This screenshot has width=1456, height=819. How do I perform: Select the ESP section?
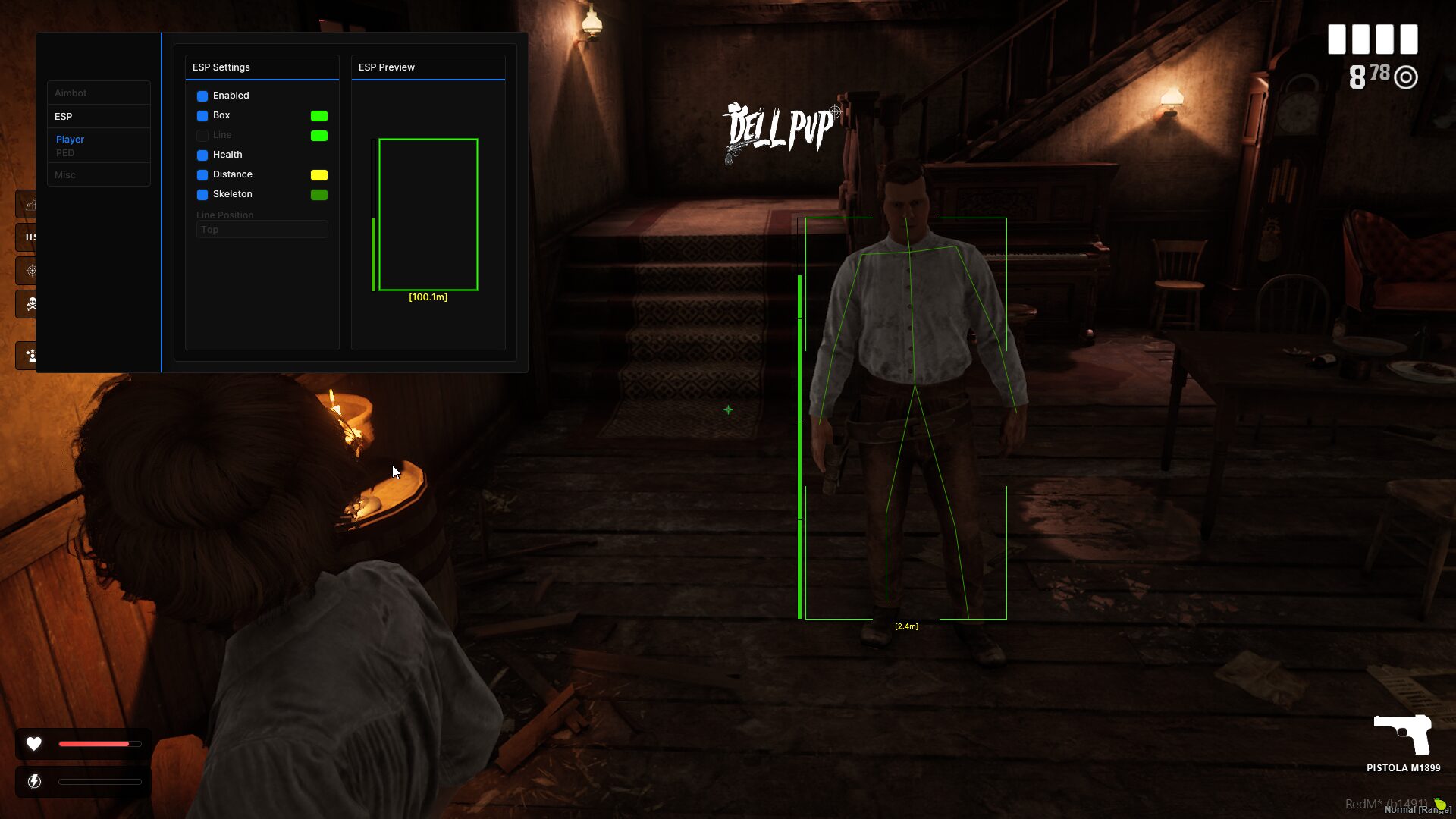[x=64, y=117]
